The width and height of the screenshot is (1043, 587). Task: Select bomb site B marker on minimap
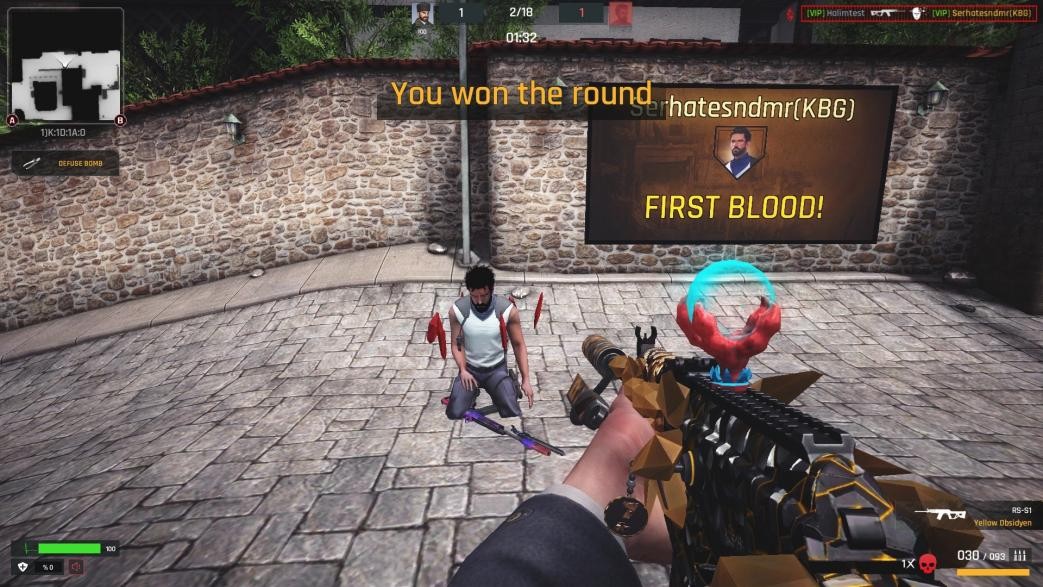[x=121, y=120]
